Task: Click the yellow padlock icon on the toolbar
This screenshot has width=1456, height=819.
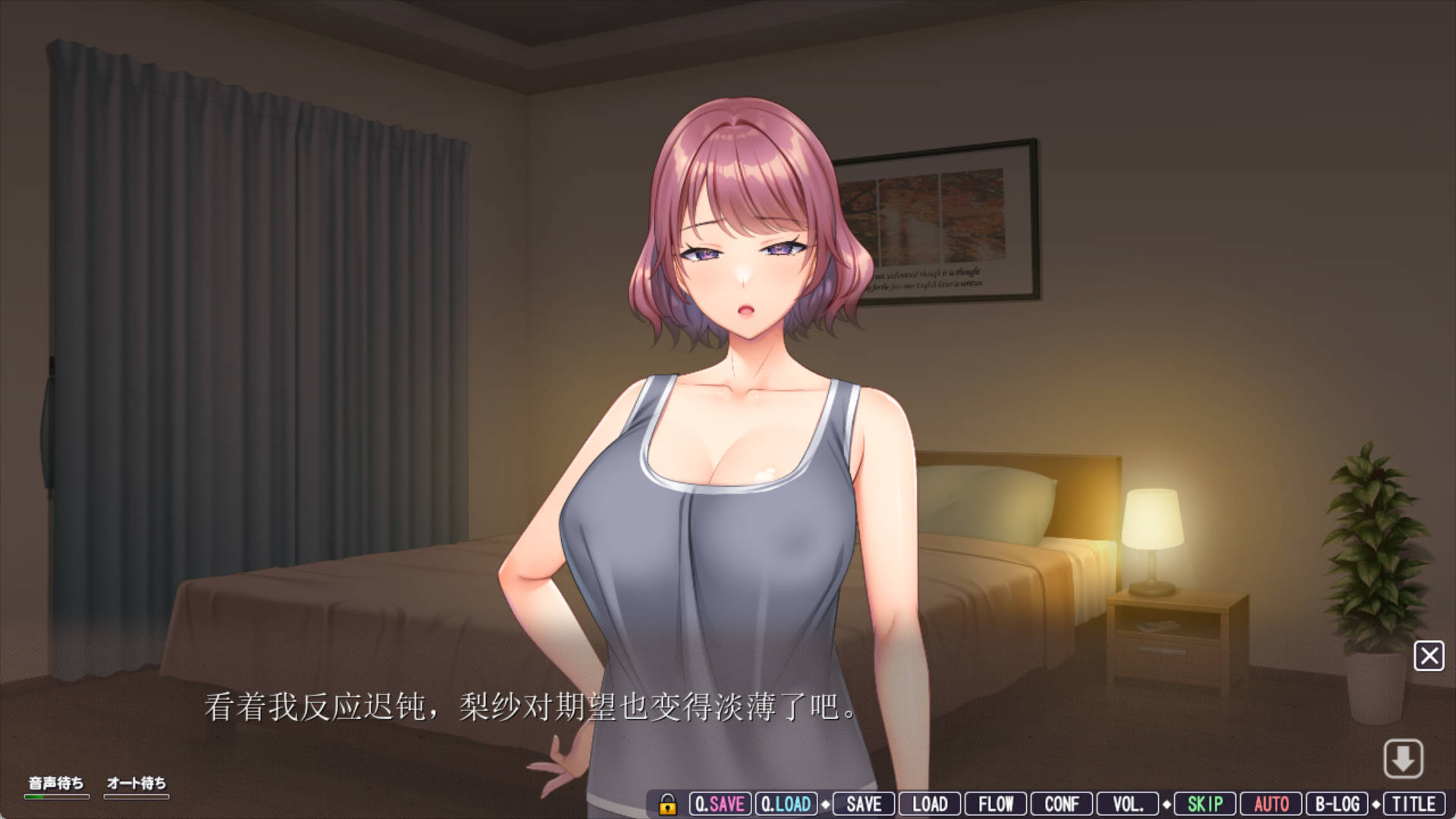Action: point(667,803)
